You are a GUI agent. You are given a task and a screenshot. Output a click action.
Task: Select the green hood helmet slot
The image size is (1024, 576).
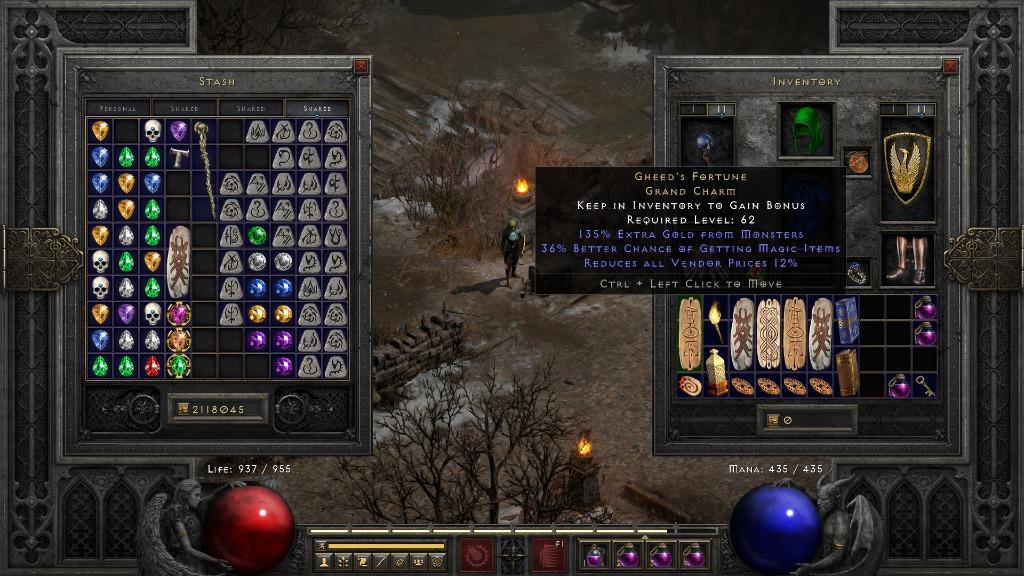point(806,131)
